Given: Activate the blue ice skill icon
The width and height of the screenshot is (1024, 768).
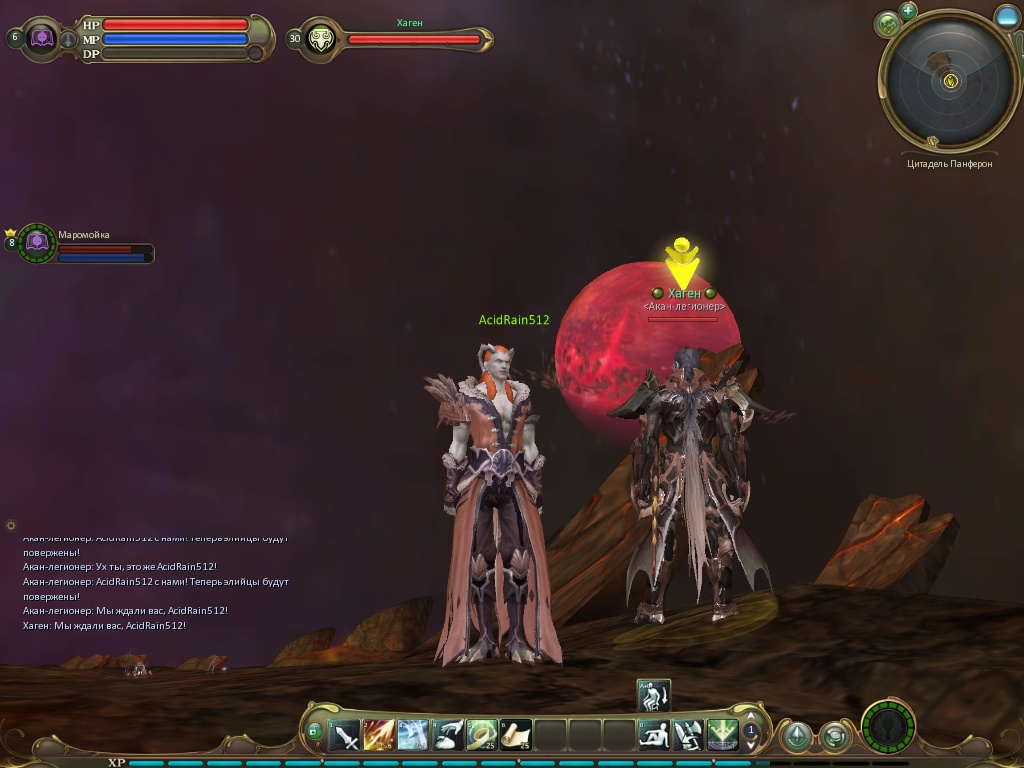Looking at the screenshot, I should click(x=413, y=736).
